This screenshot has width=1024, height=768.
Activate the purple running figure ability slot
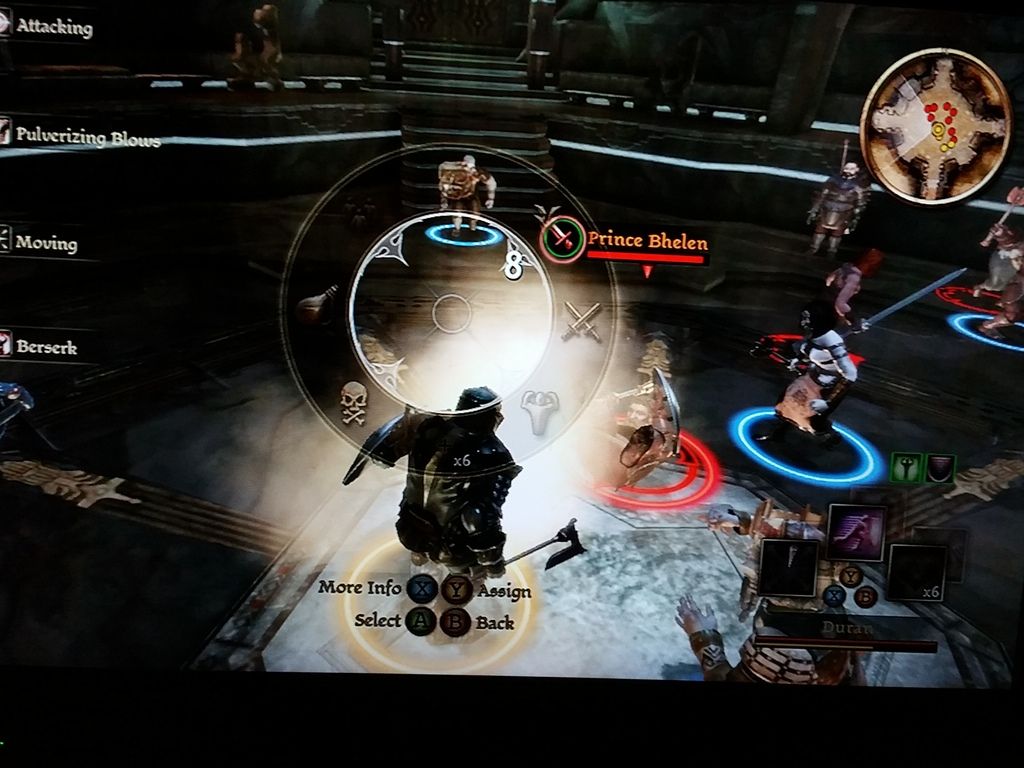pos(856,532)
